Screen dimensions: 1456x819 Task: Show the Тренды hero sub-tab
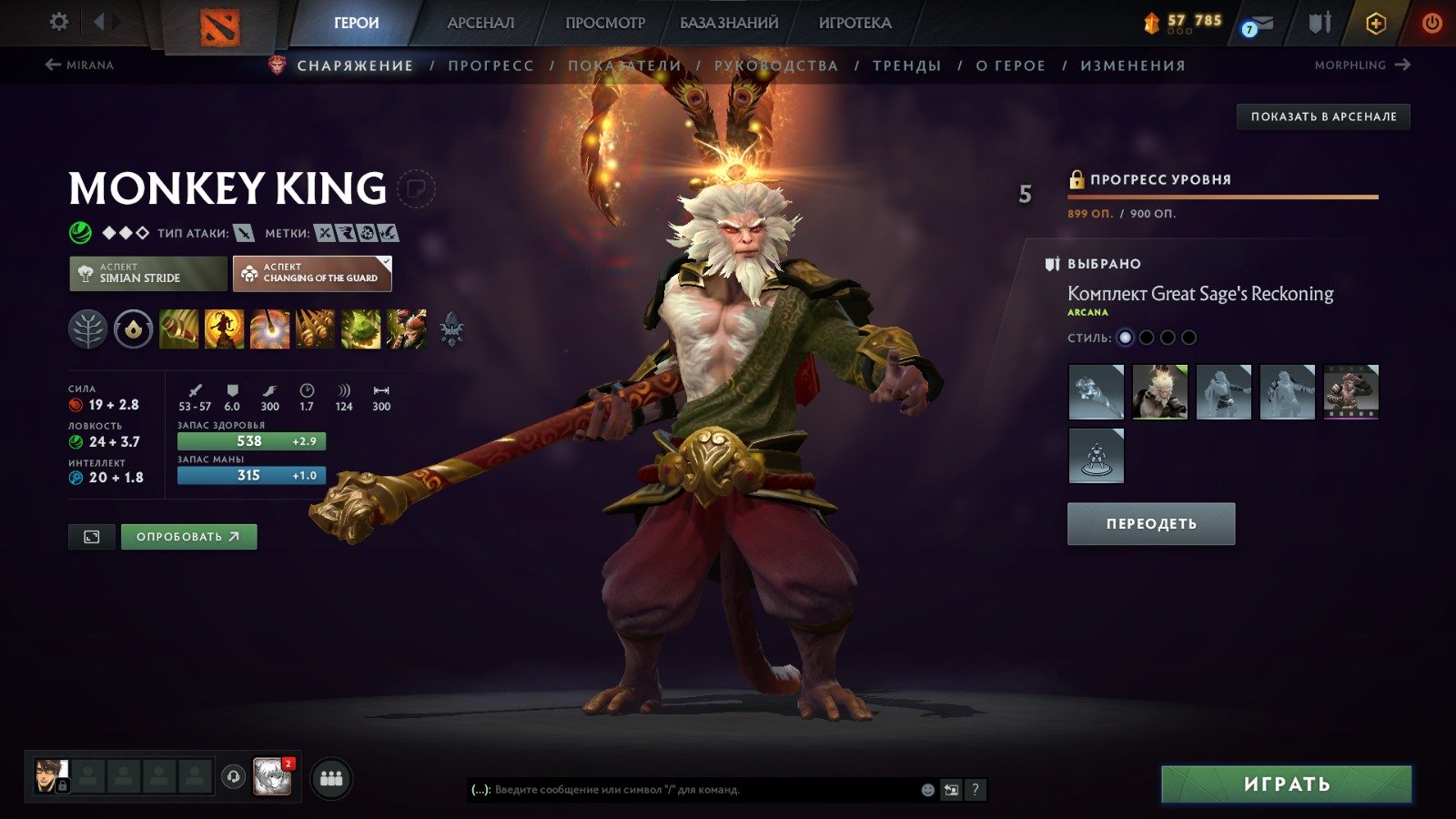[906, 66]
